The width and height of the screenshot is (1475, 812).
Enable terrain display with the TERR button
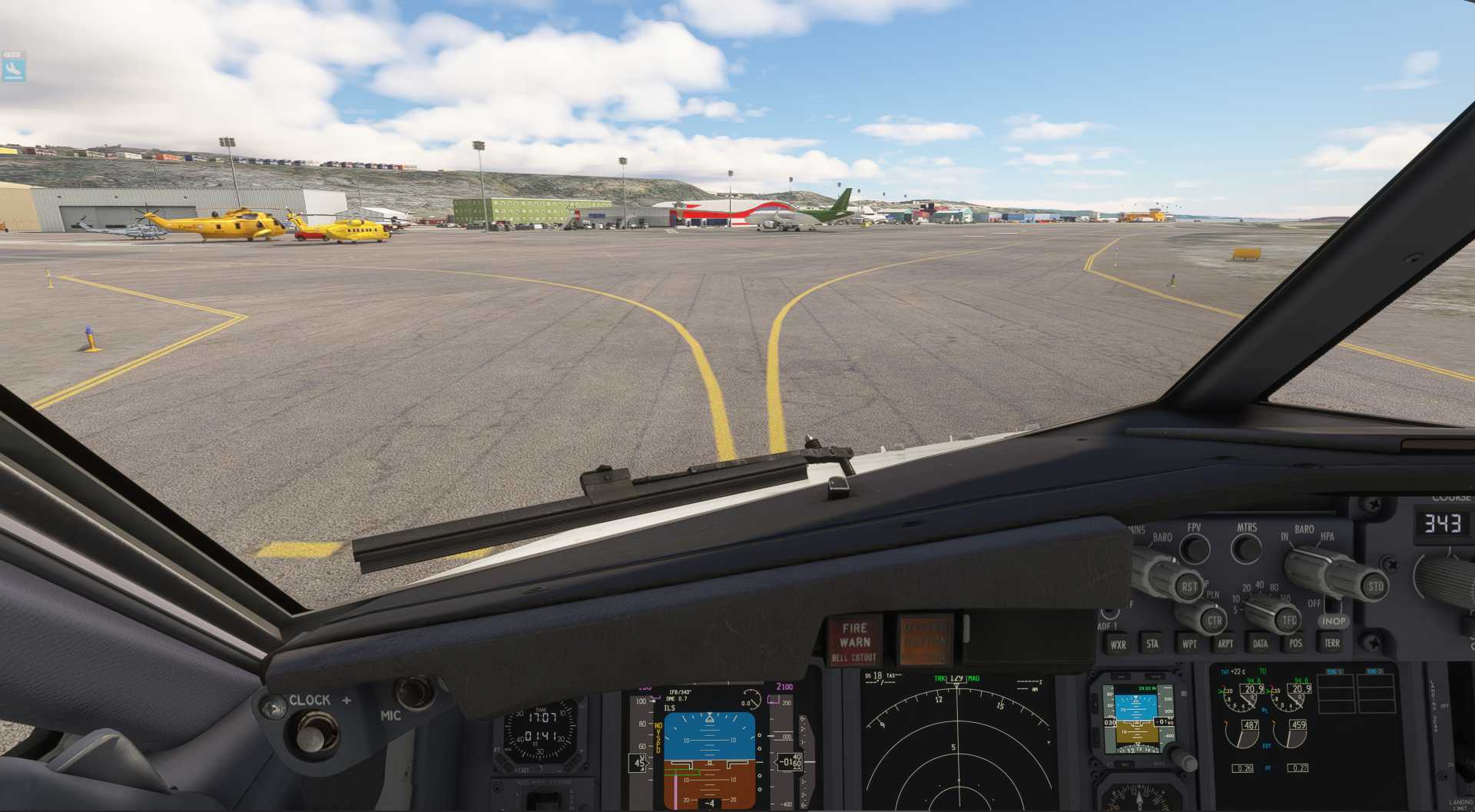point(1331,643)
